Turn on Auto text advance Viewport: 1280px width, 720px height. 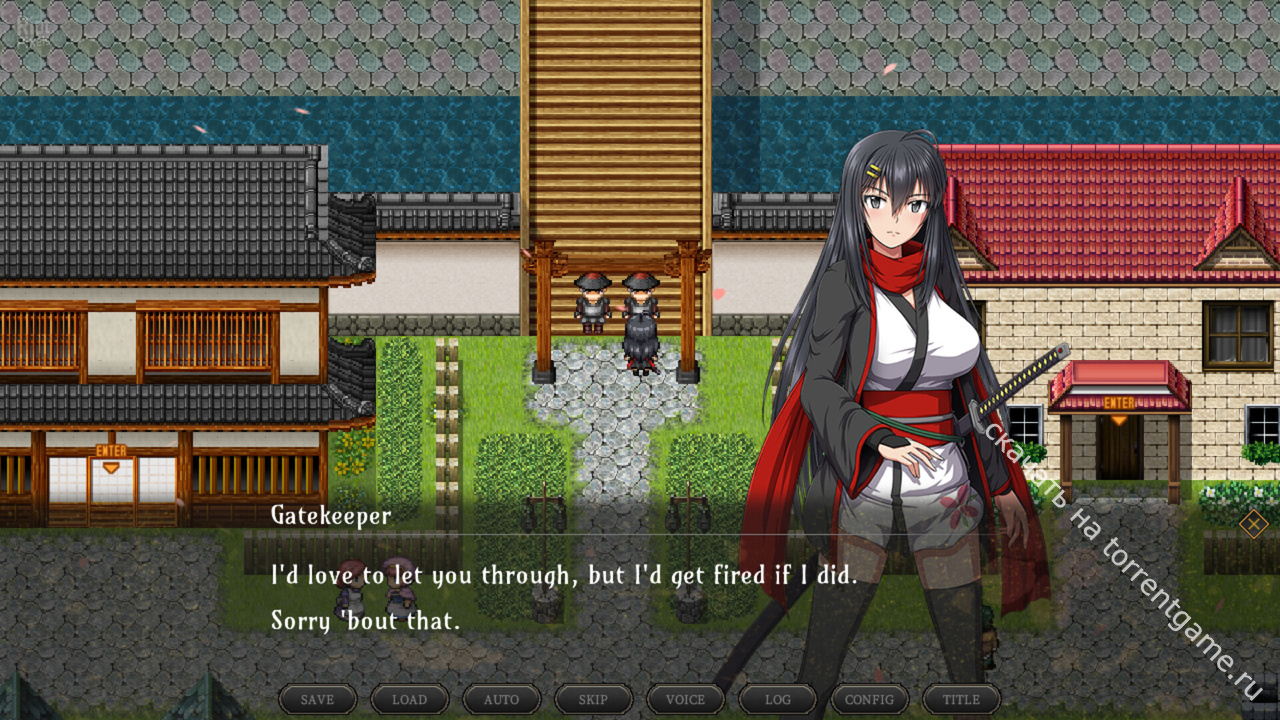pos(501,699)
